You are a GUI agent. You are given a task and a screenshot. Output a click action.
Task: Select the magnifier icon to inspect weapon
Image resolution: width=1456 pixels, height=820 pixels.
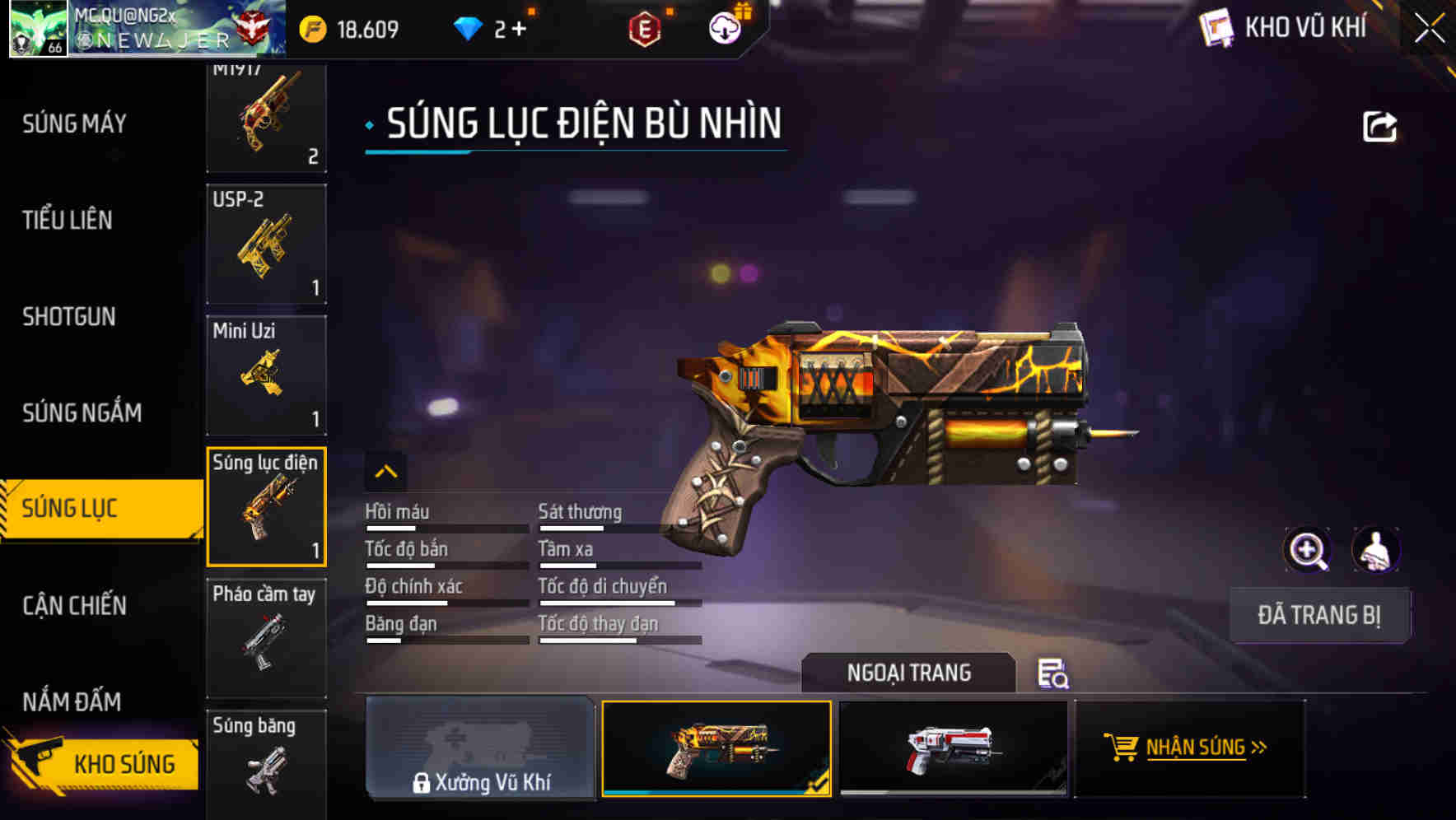[1308, 549]
